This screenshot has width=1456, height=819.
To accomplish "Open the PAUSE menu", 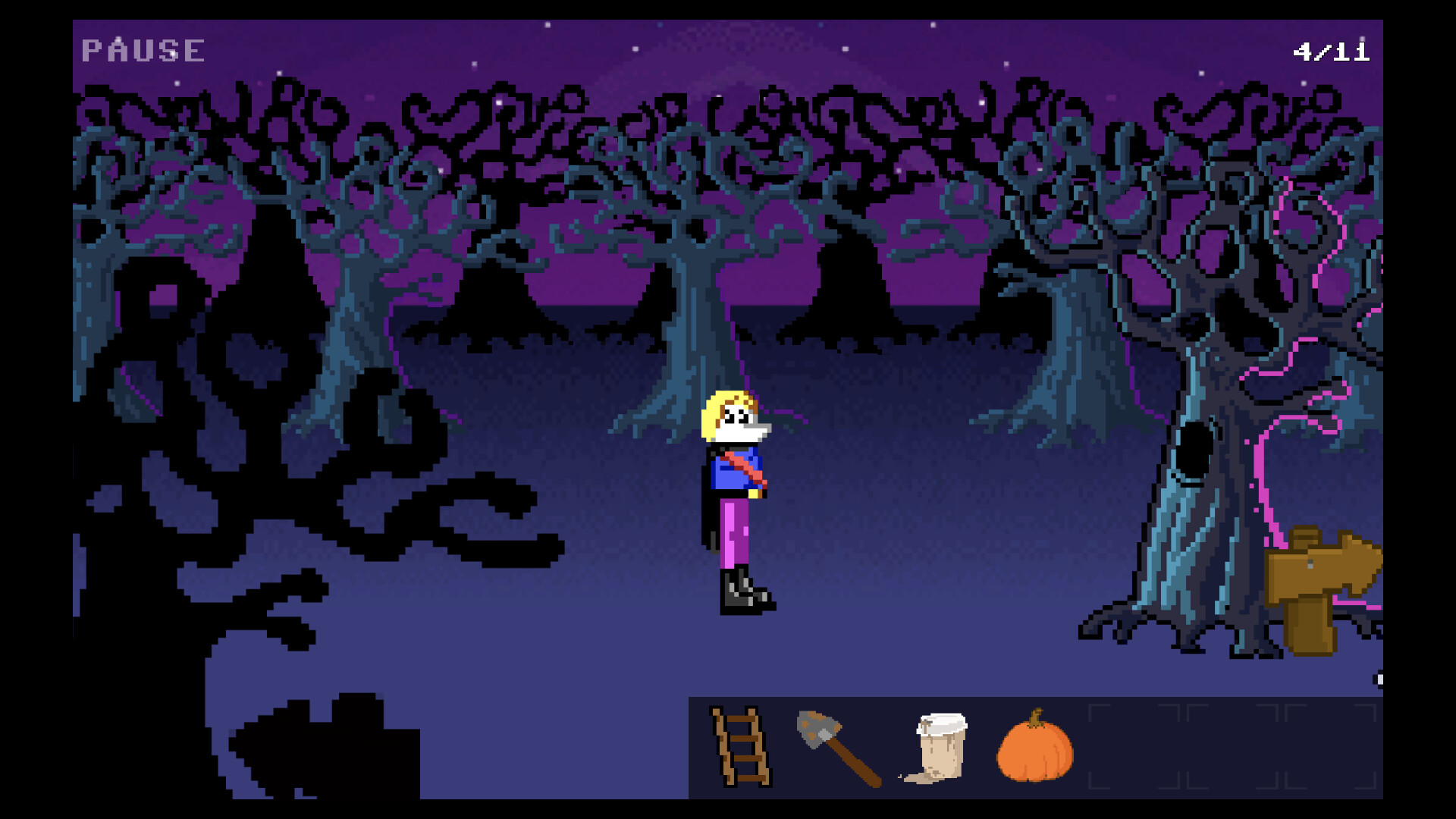I will (141, 50).
